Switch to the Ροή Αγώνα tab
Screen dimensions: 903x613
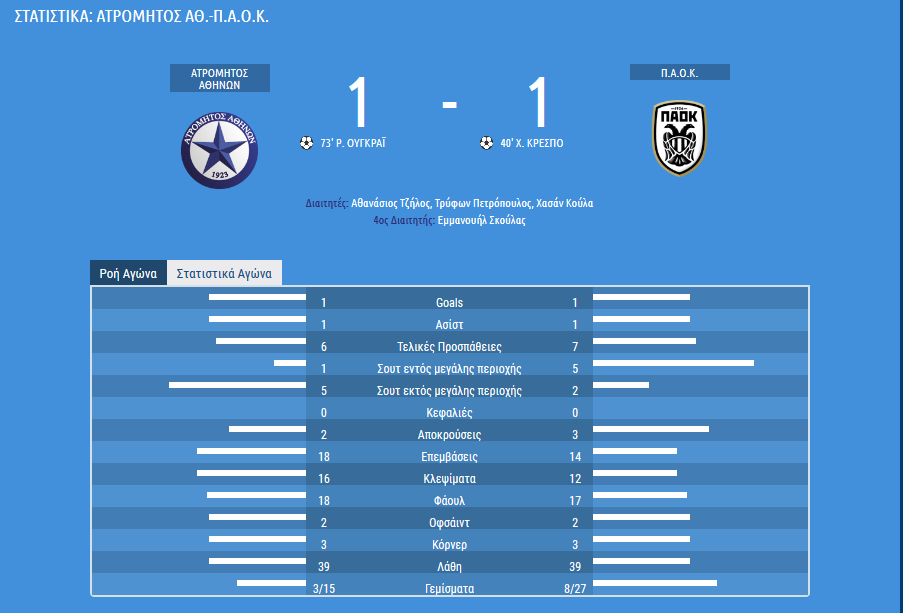(128, 273)
